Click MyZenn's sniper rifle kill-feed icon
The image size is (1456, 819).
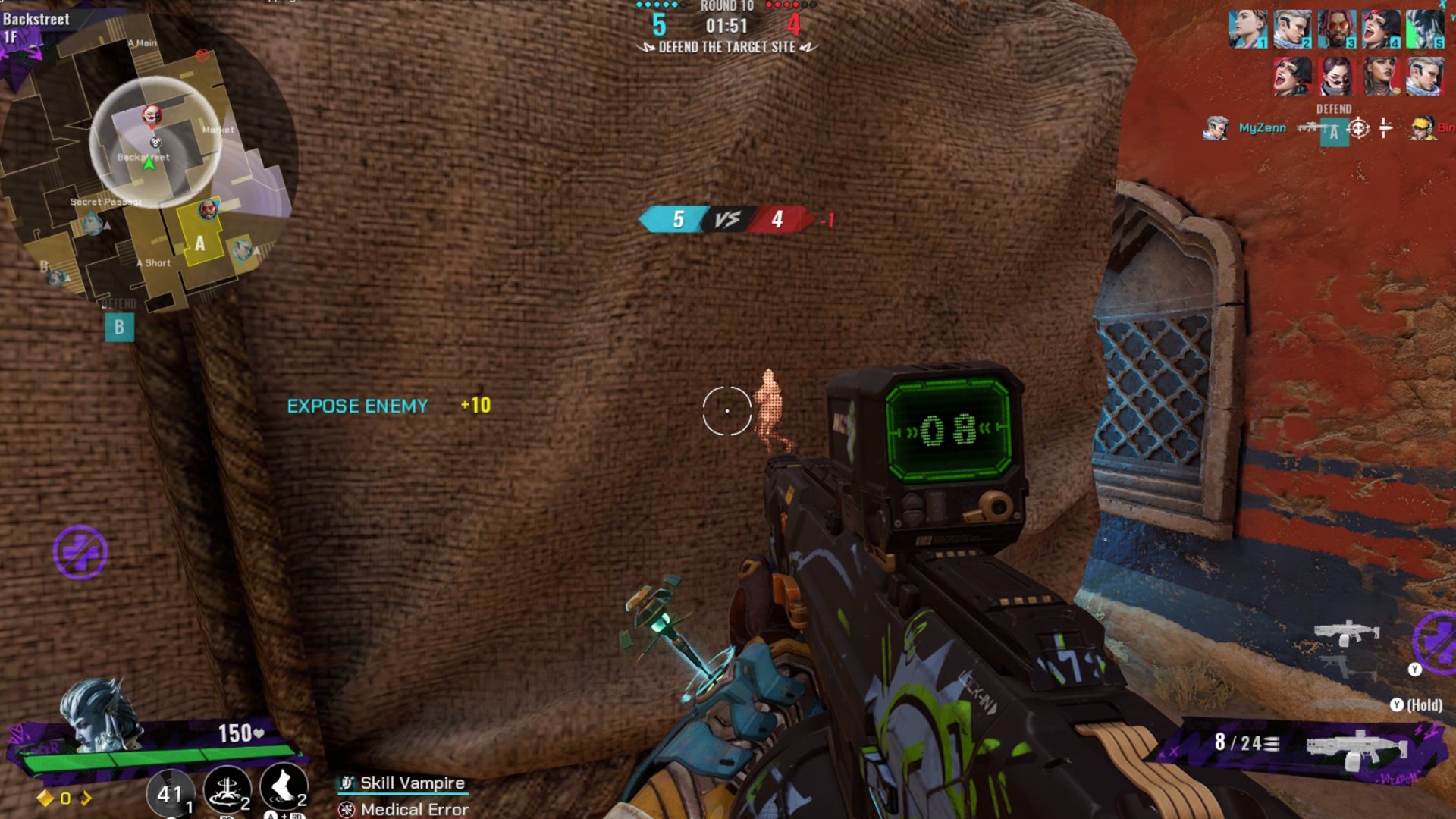1310,128
